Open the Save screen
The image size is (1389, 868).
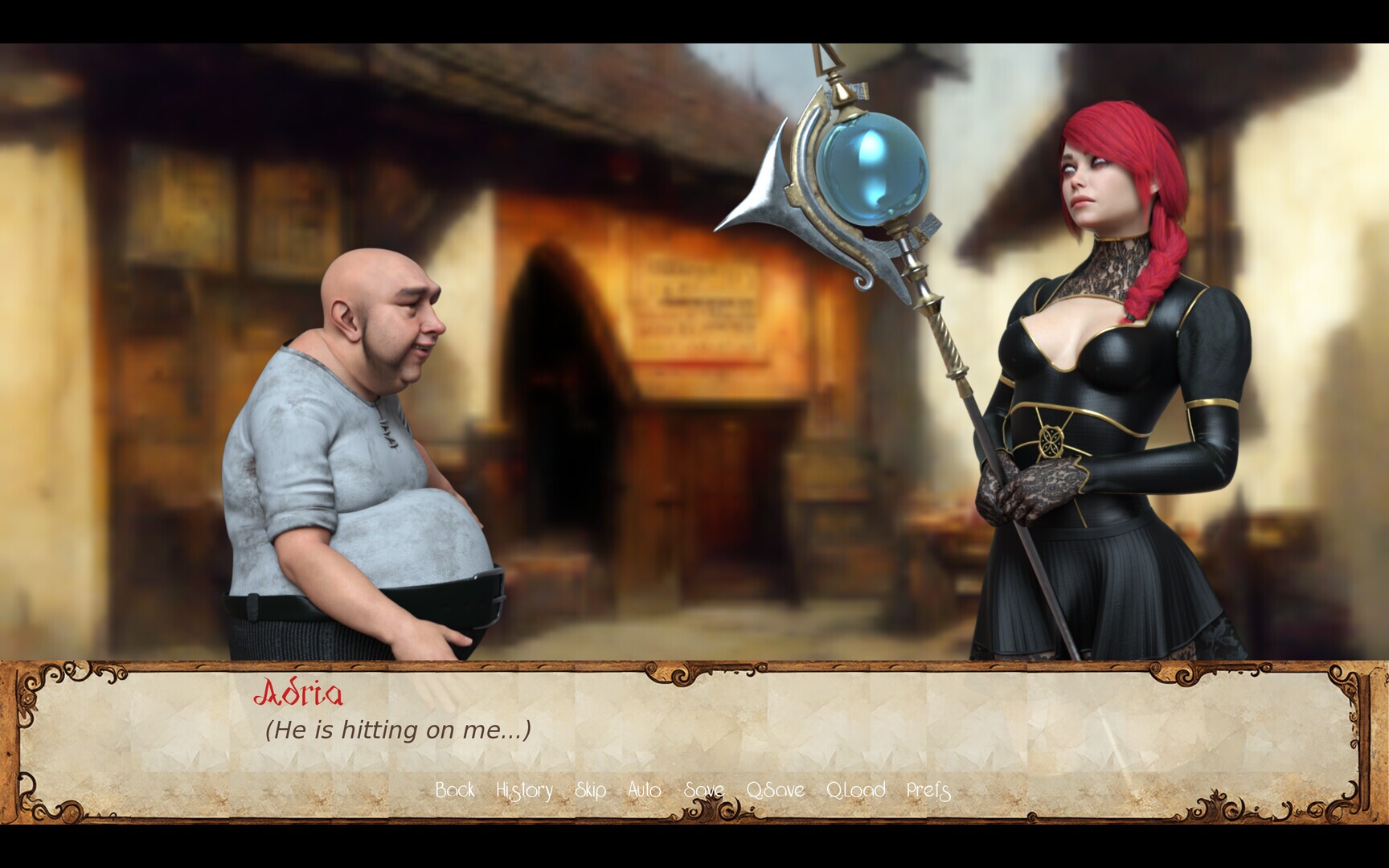click(x=704, y=791)
